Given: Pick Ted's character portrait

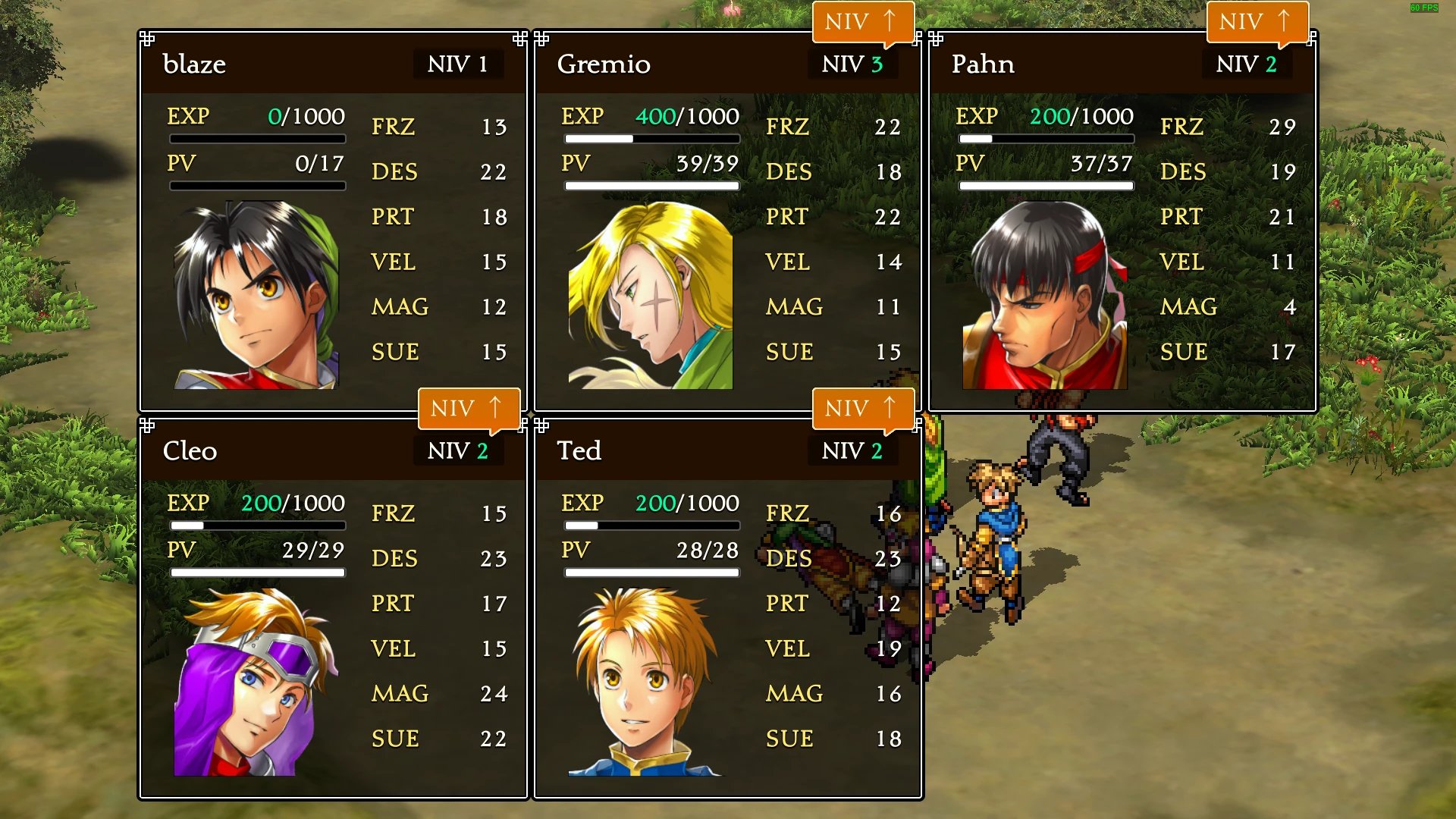Looking at the screenshot, I should point(646,682).
